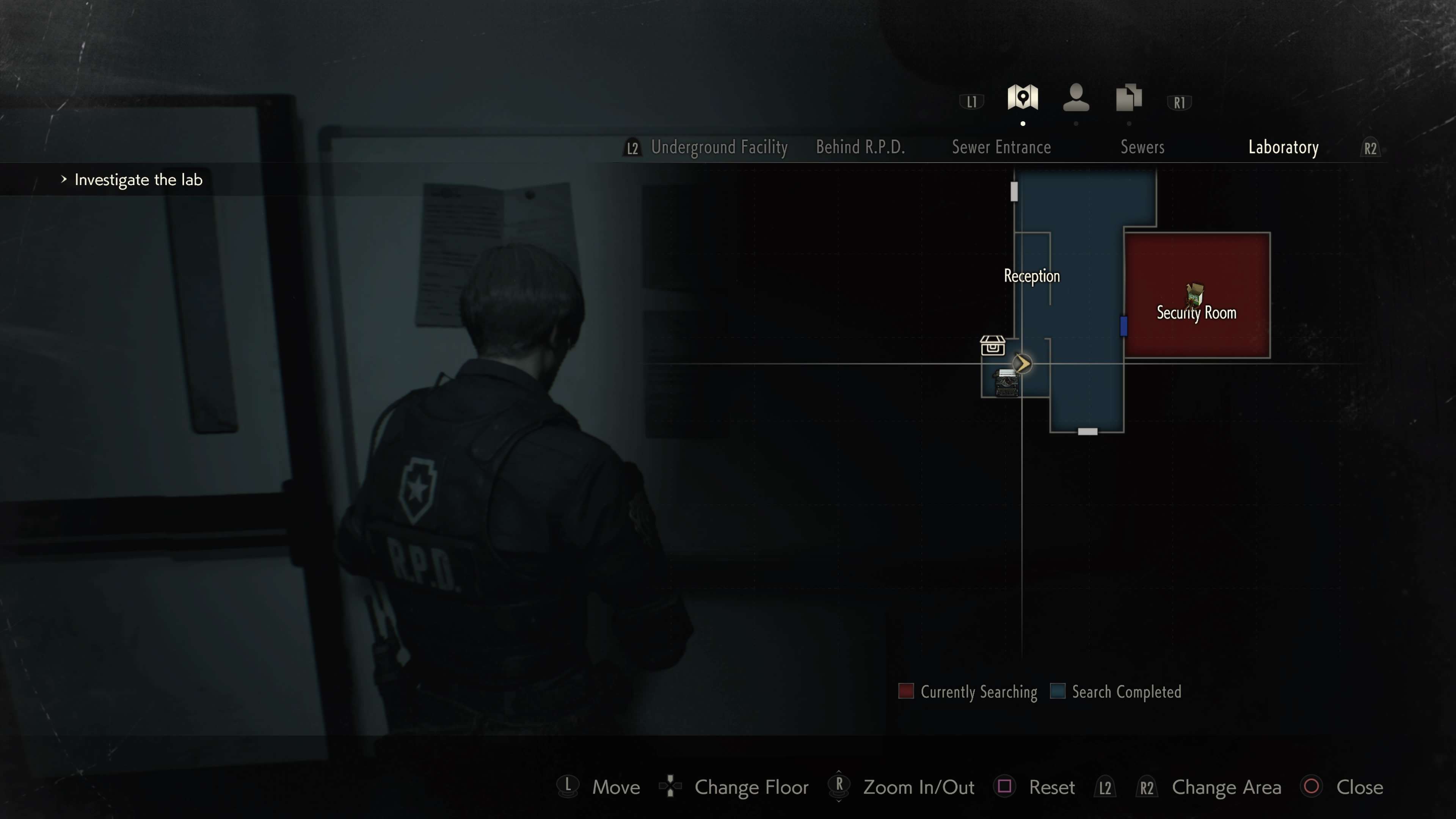This screenshot has height=819, width=1456.
Task: Open the files documents tab
Action: click(1129, 98)
